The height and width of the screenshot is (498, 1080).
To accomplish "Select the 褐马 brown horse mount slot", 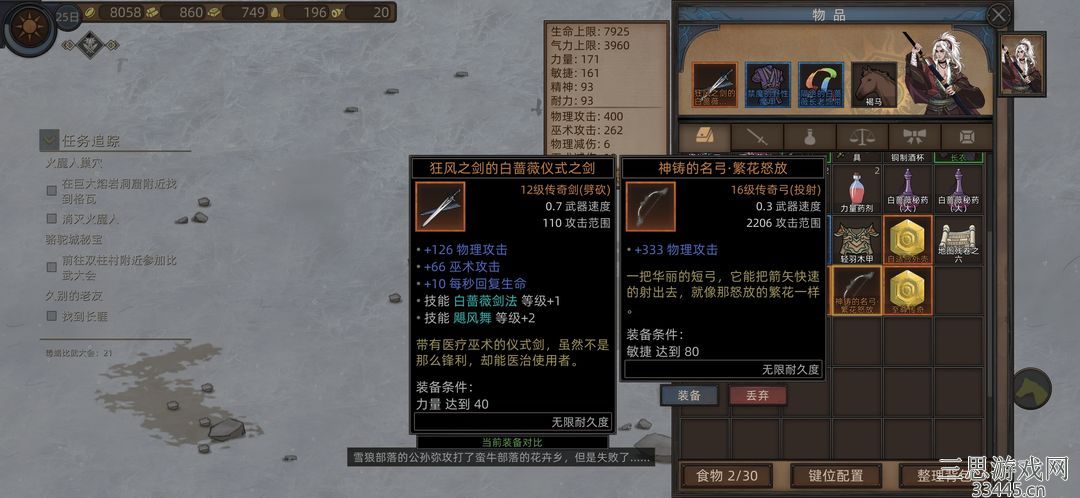I will (x=873, y=85).
